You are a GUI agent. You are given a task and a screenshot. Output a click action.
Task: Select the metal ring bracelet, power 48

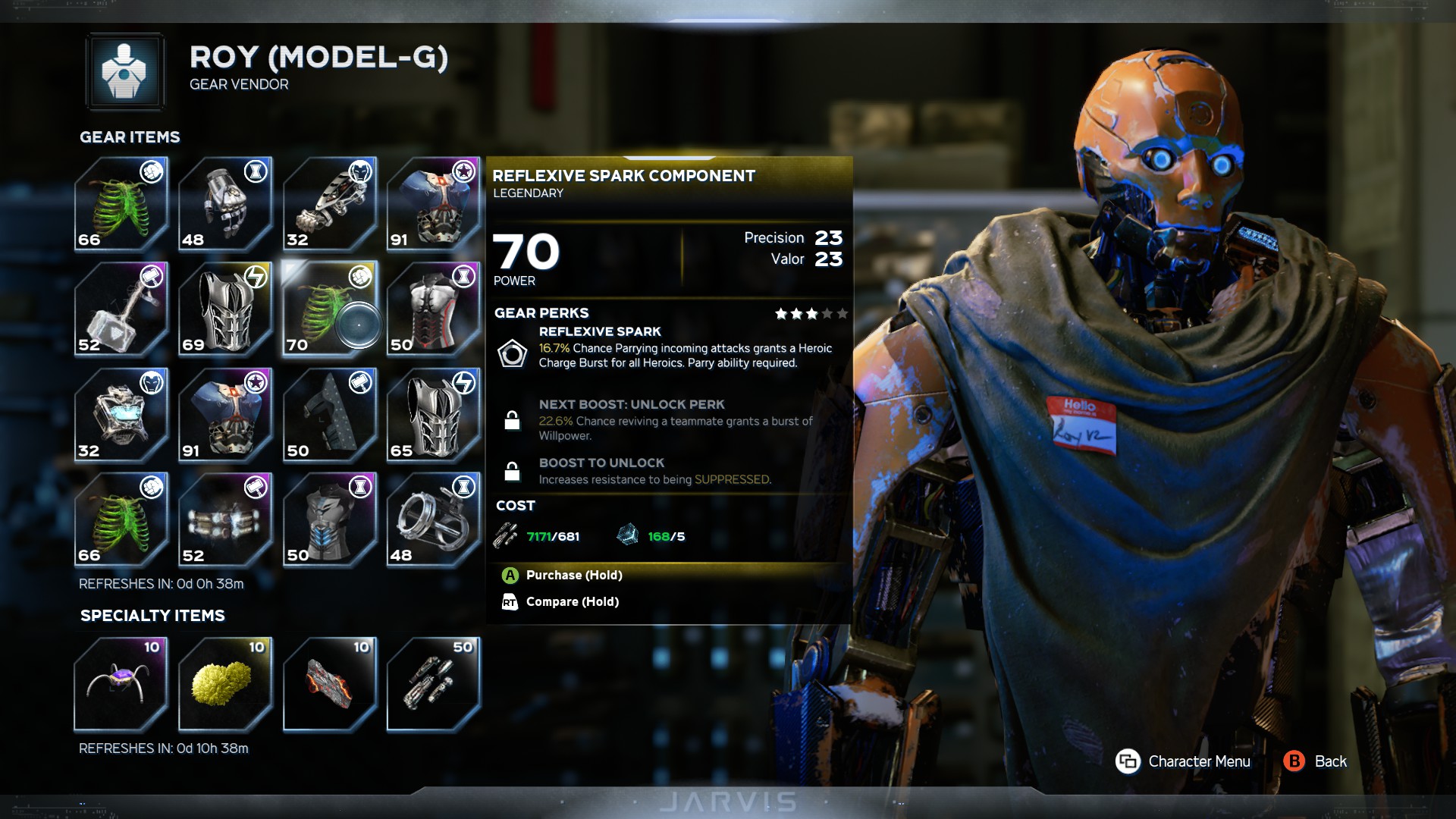(433, 520)
